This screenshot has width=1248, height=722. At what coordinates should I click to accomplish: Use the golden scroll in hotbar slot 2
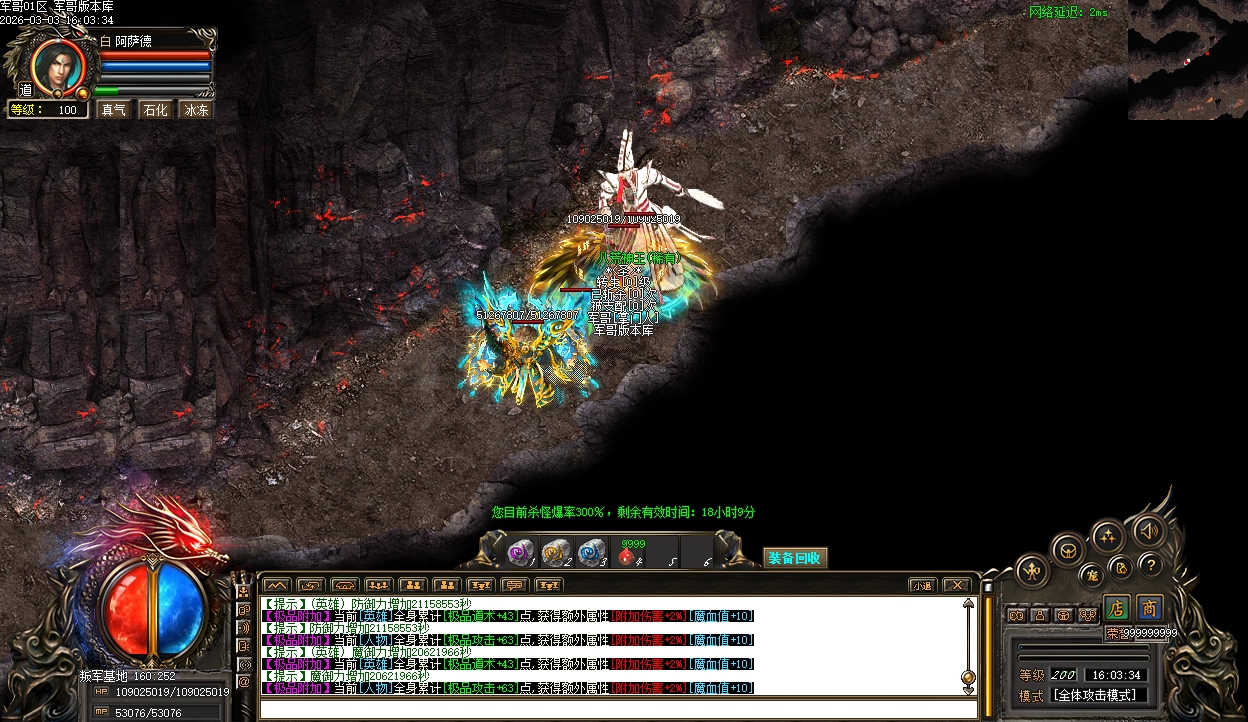pyautogui.click(x=555, y=552)
